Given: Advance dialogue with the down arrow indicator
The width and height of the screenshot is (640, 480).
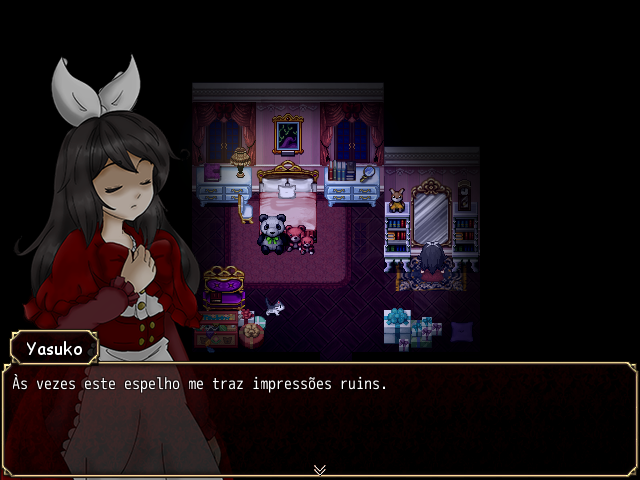Looking at the screenshot, I should 320,469.
